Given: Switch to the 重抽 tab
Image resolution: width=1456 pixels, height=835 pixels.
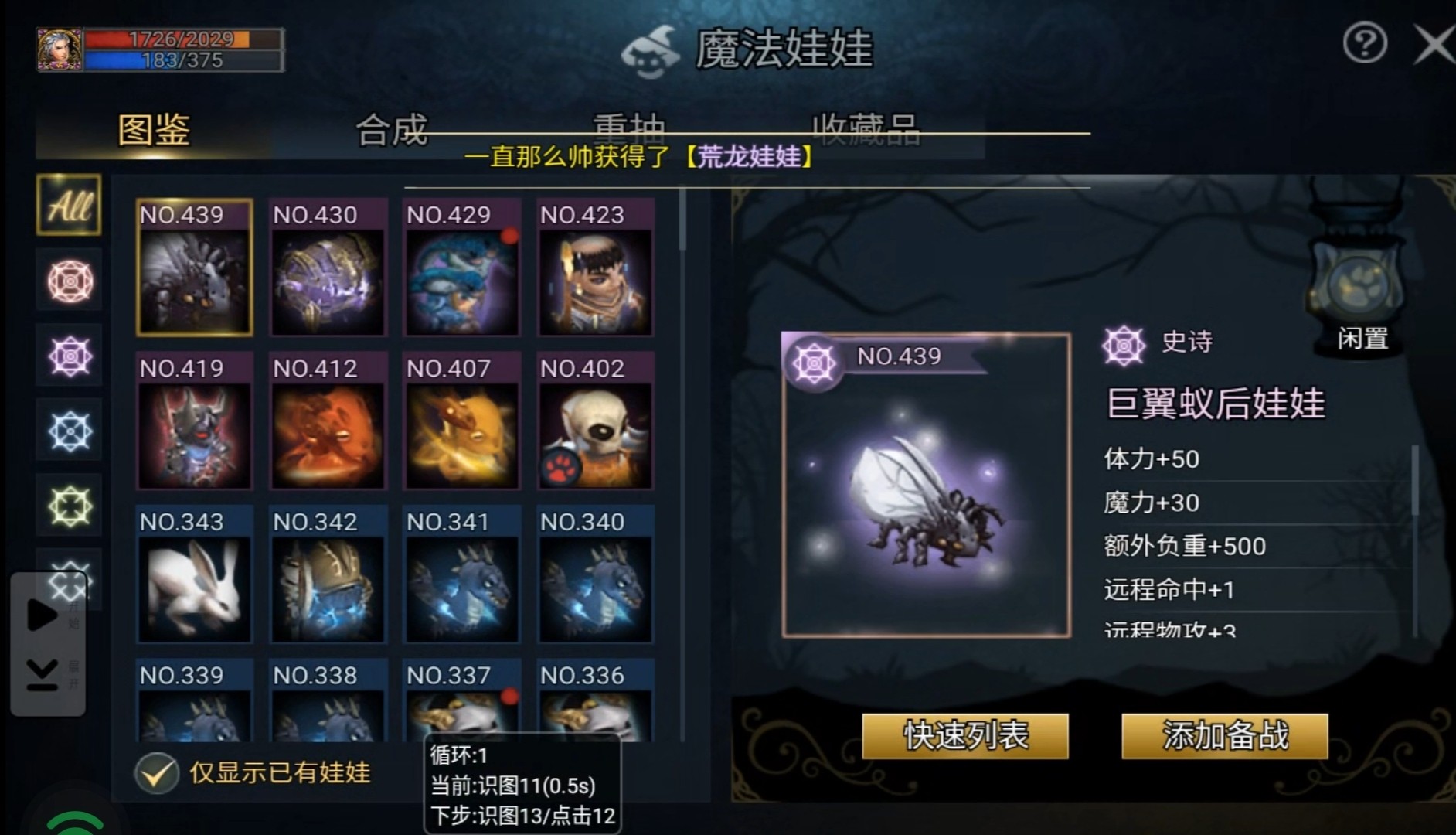Looking at the screenshot, I should [628, 128].
